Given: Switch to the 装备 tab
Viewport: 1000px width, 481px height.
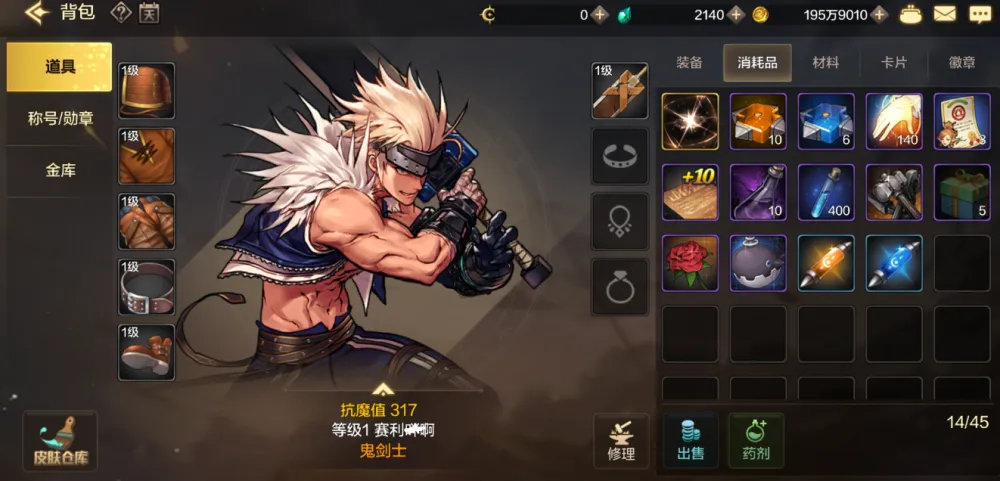Looking at the screenshot, I should pyautogui.click(x=689, y=62).
